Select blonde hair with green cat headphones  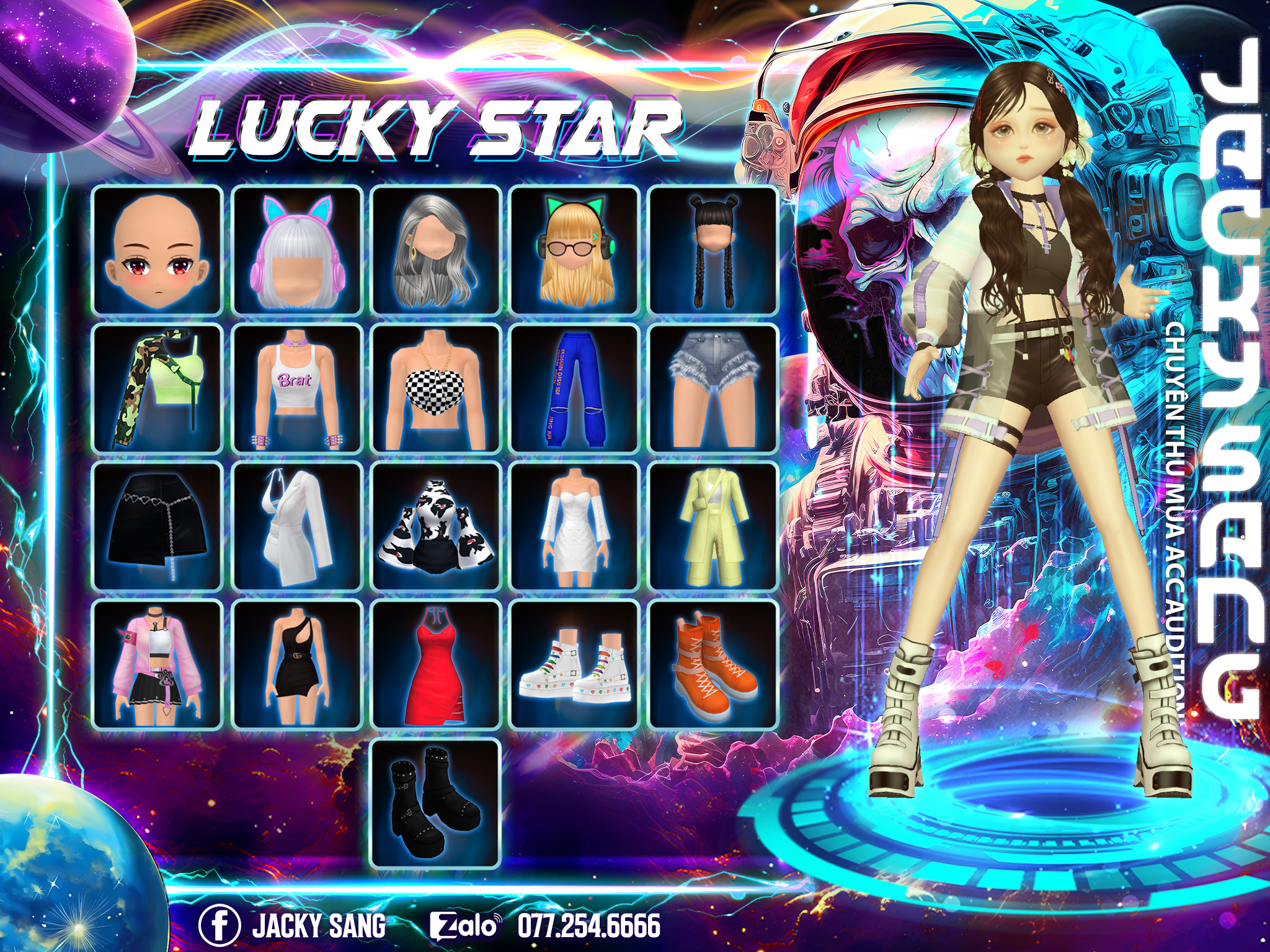coord(574,250)
